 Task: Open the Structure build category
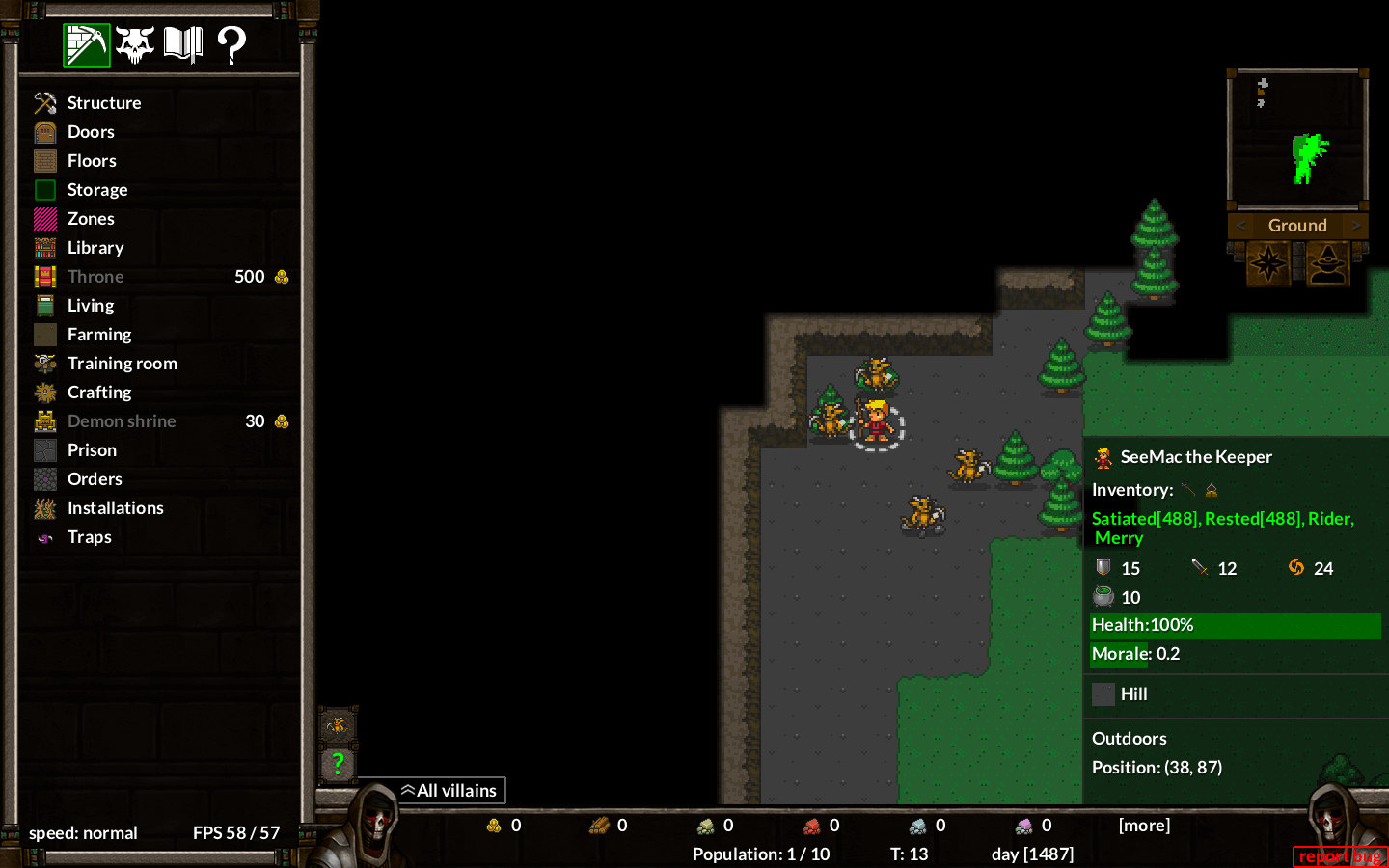103,103
